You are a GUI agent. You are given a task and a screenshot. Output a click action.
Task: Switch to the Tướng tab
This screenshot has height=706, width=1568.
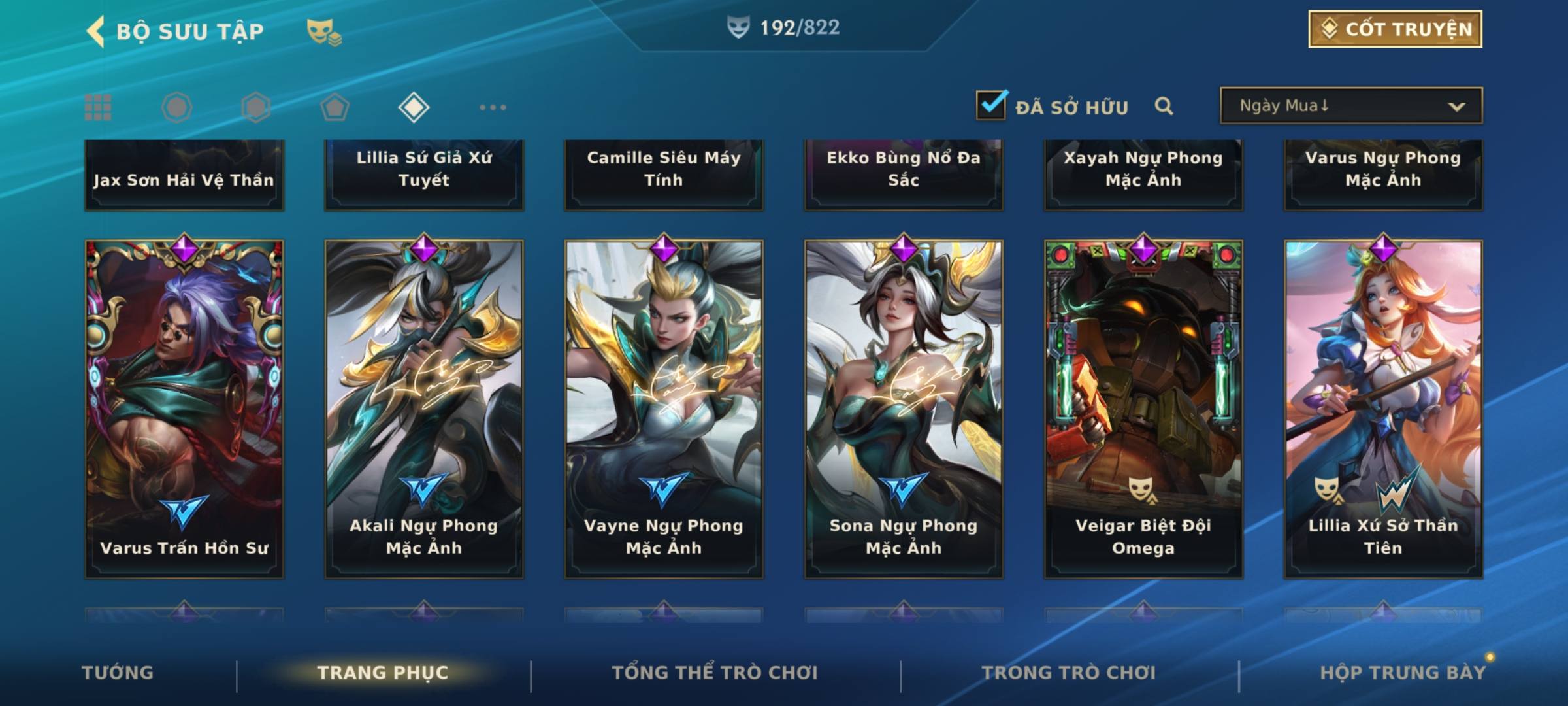tap(118, 673)
